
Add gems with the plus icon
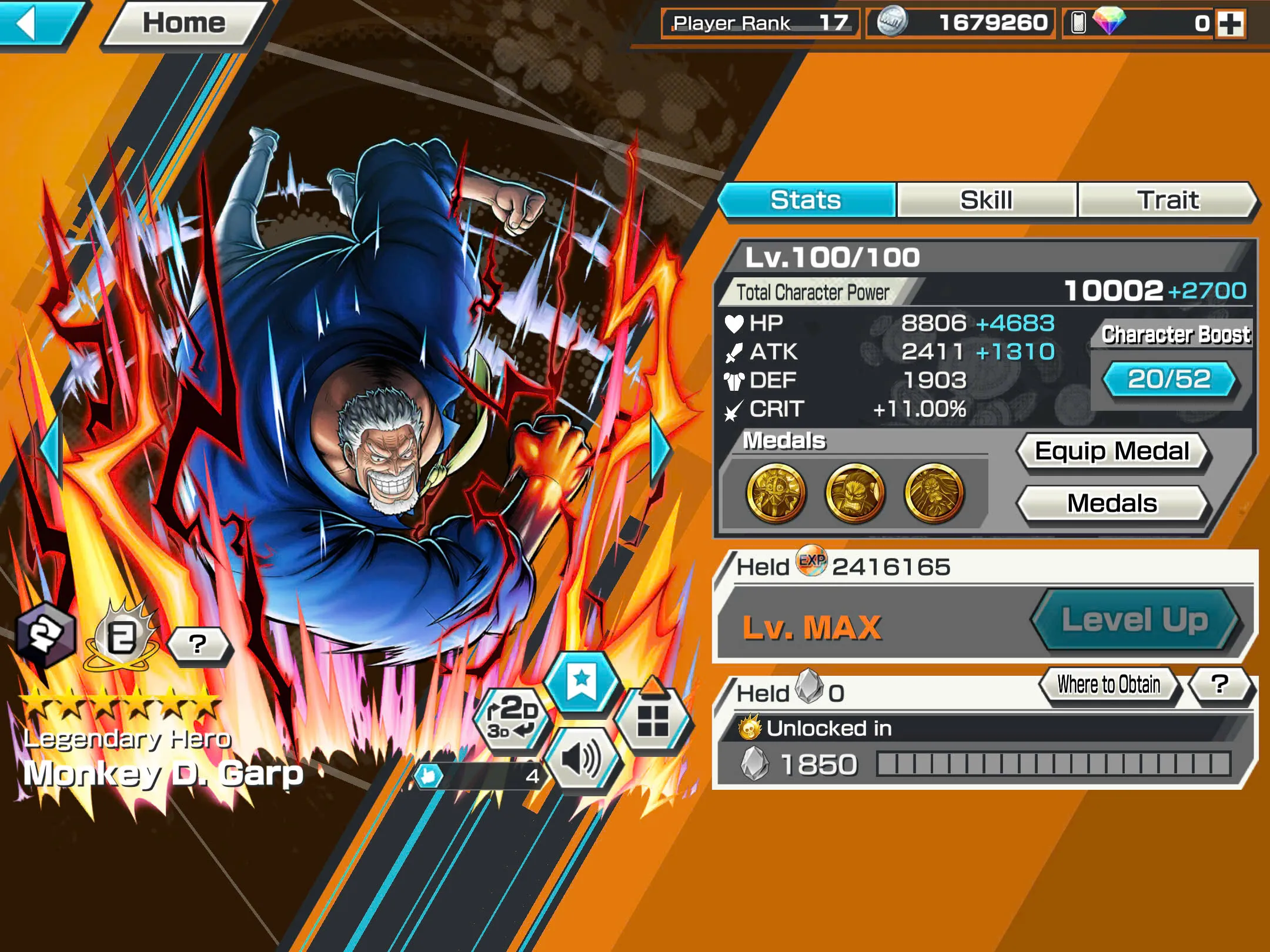click(x=1232, y=25)
